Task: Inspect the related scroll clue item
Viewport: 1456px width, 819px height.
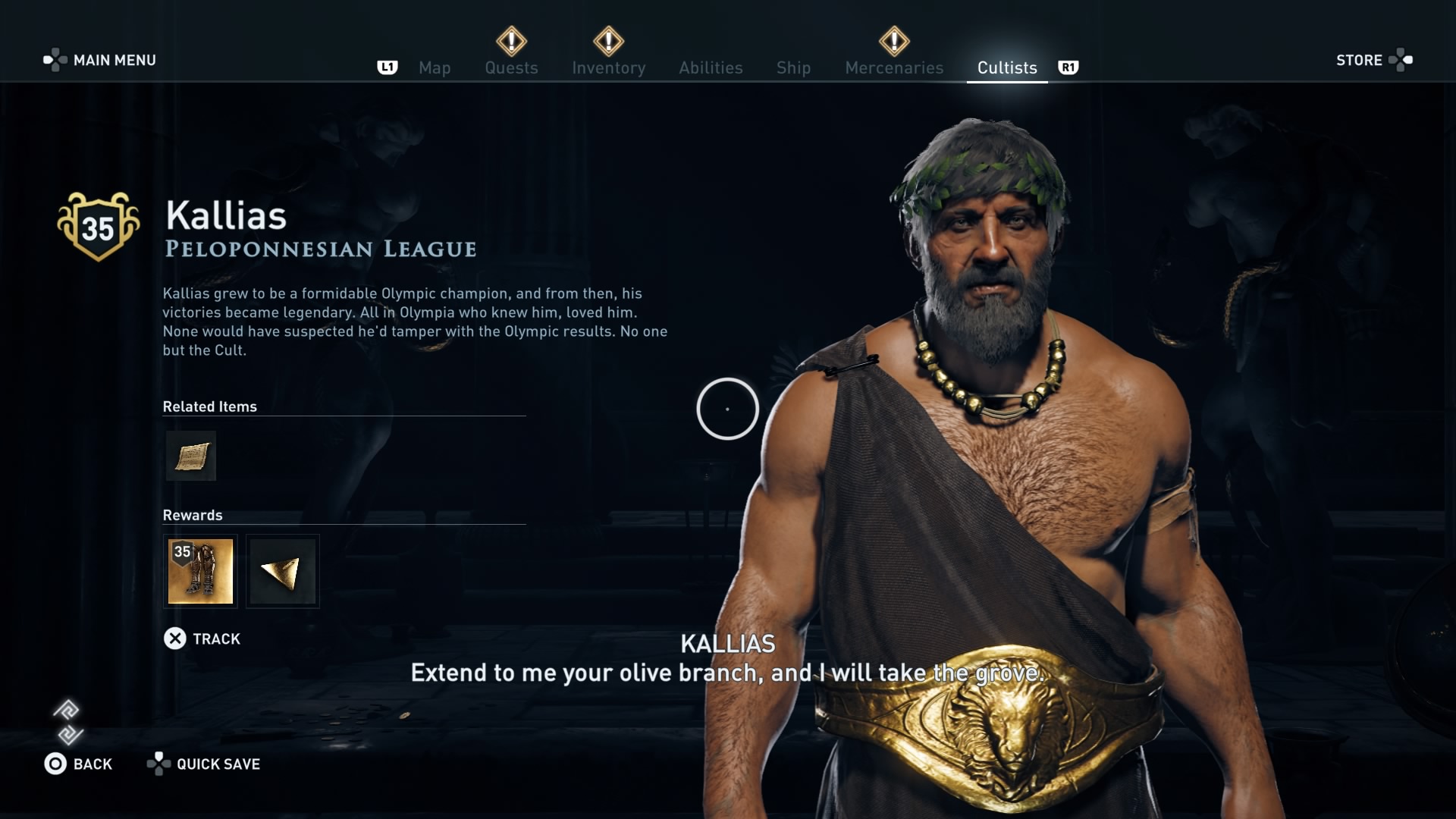Action: (191, 456)
